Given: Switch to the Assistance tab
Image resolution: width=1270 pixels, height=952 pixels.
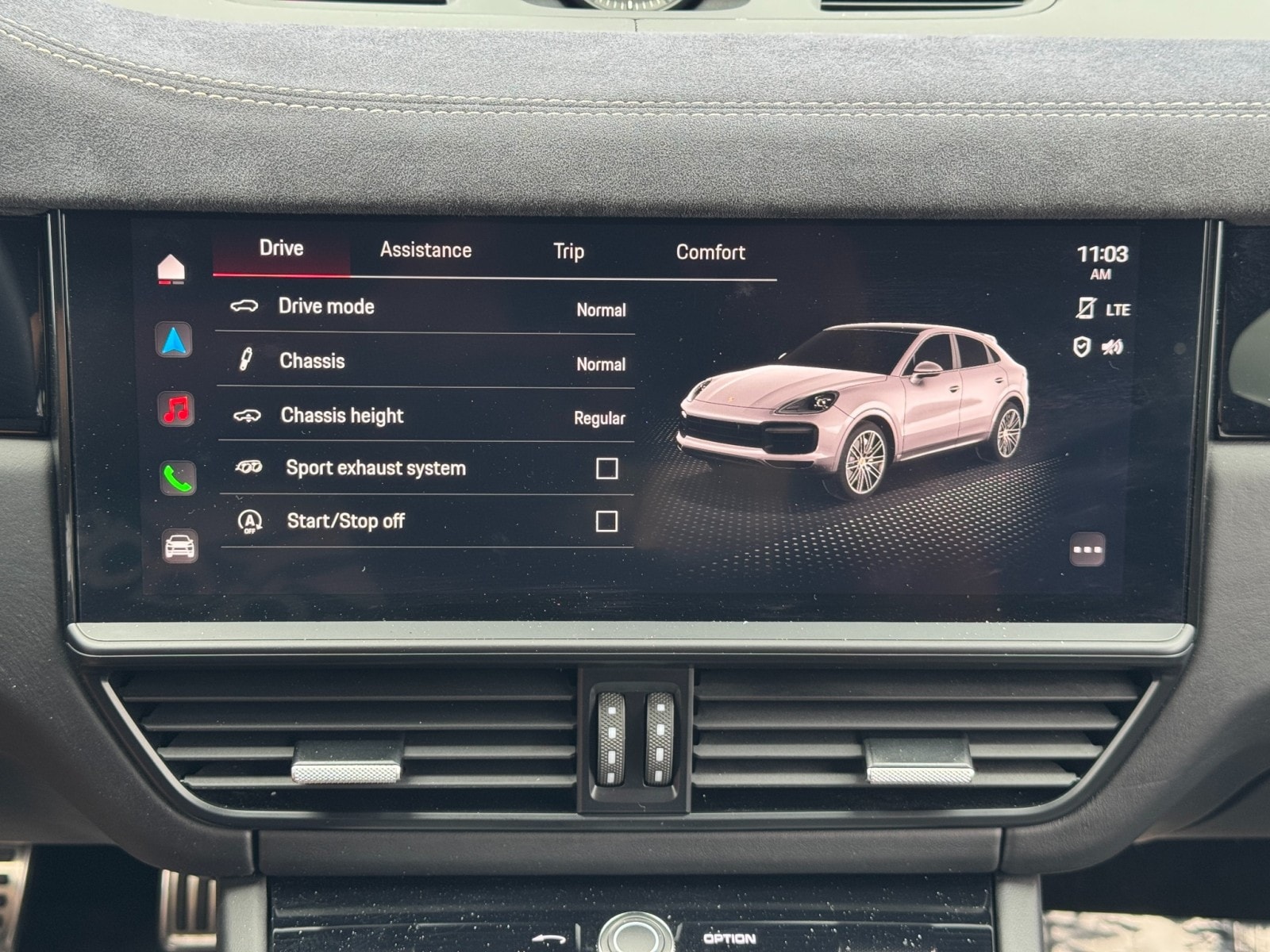Looking at the screenshot, I should [x=425, y=251].
